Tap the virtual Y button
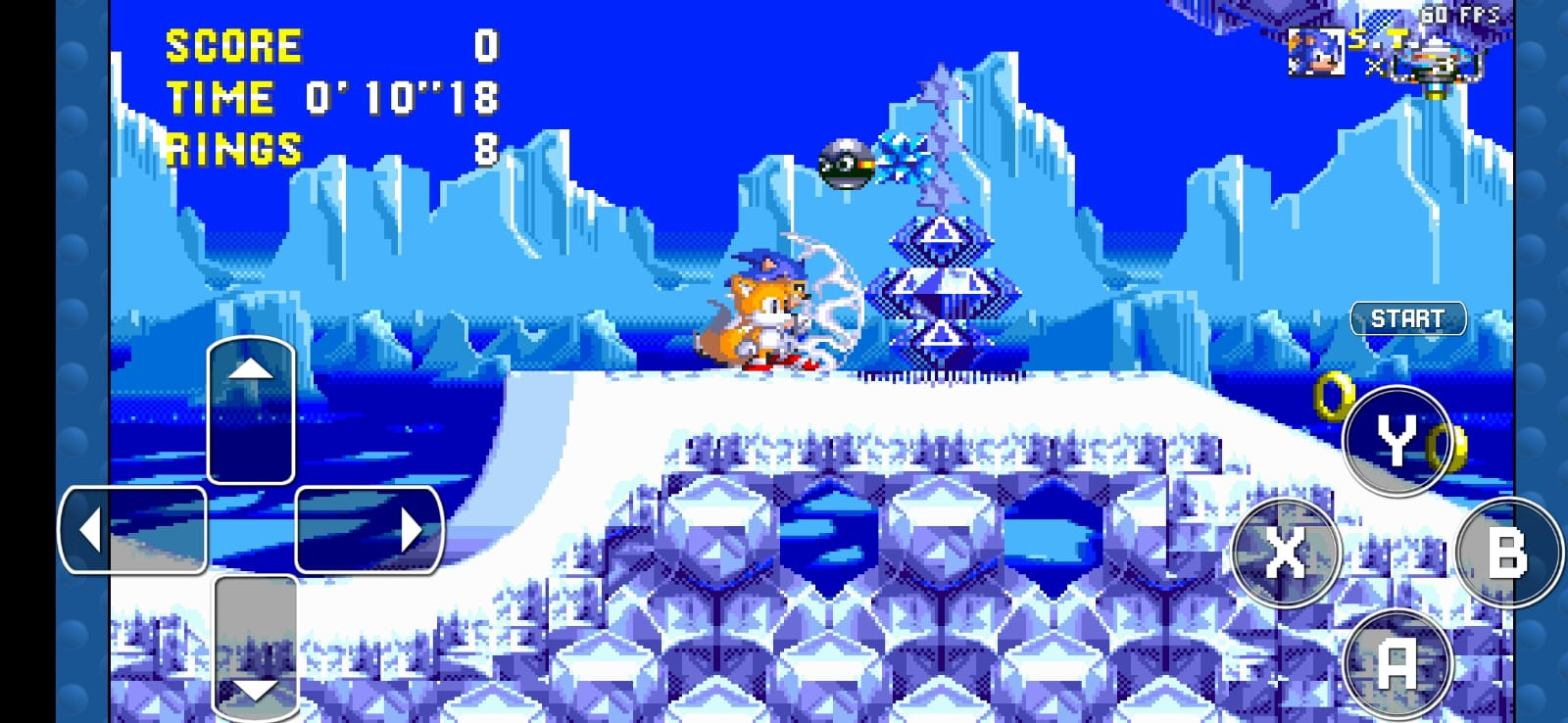The image size is (1568, 723). point(1396,440)
